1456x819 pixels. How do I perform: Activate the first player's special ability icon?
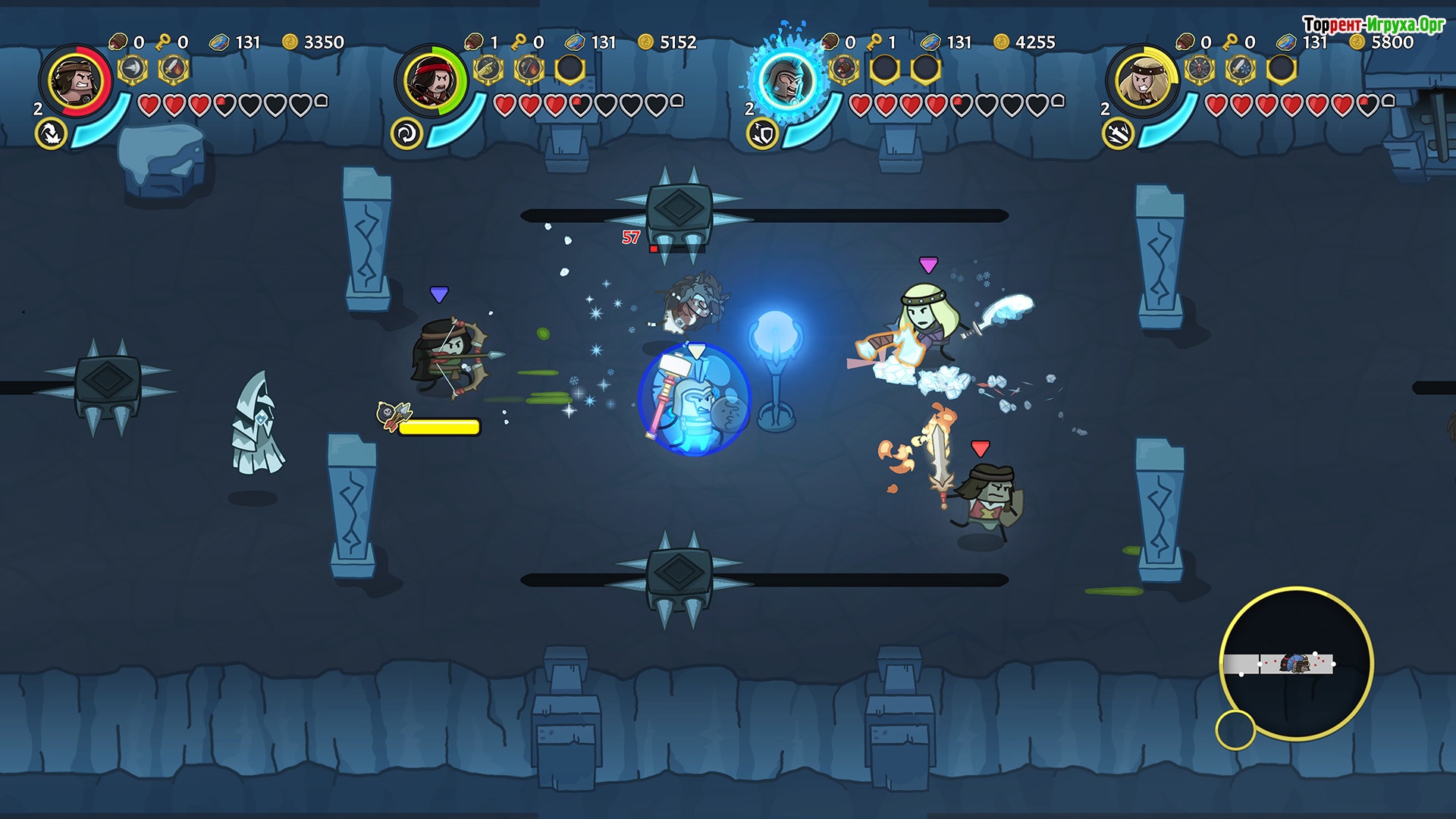click(51, 134)
